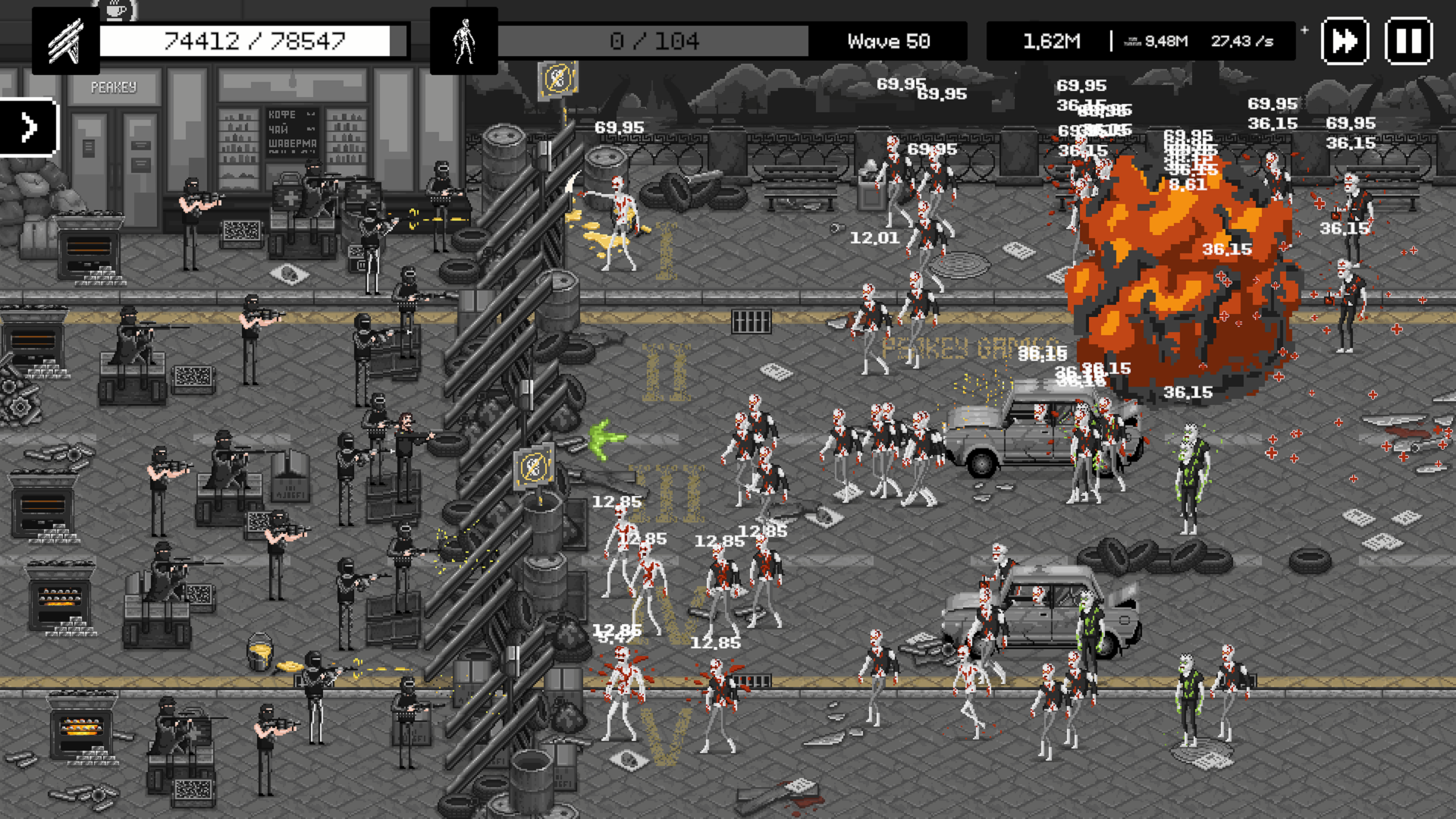The height and width of the screenshot is (819, 1456).
Task: Click the 27,43 /s income rate label
Action: point(1241,40)
